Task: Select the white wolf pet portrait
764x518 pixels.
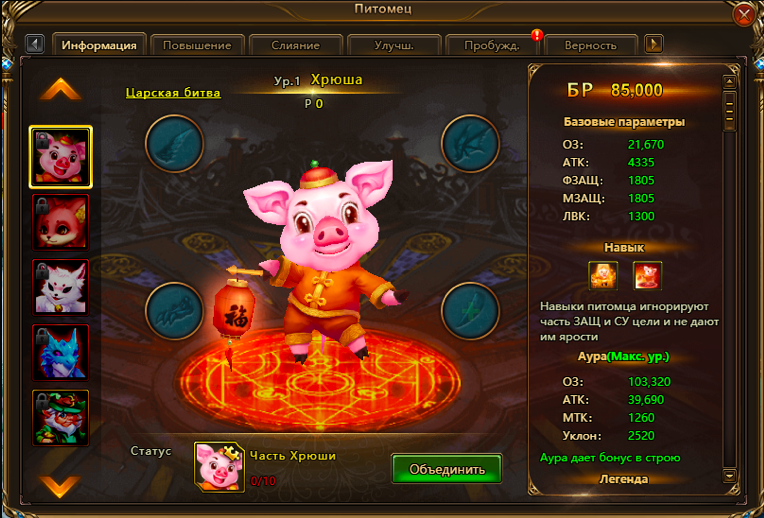Action: [60, 287]
